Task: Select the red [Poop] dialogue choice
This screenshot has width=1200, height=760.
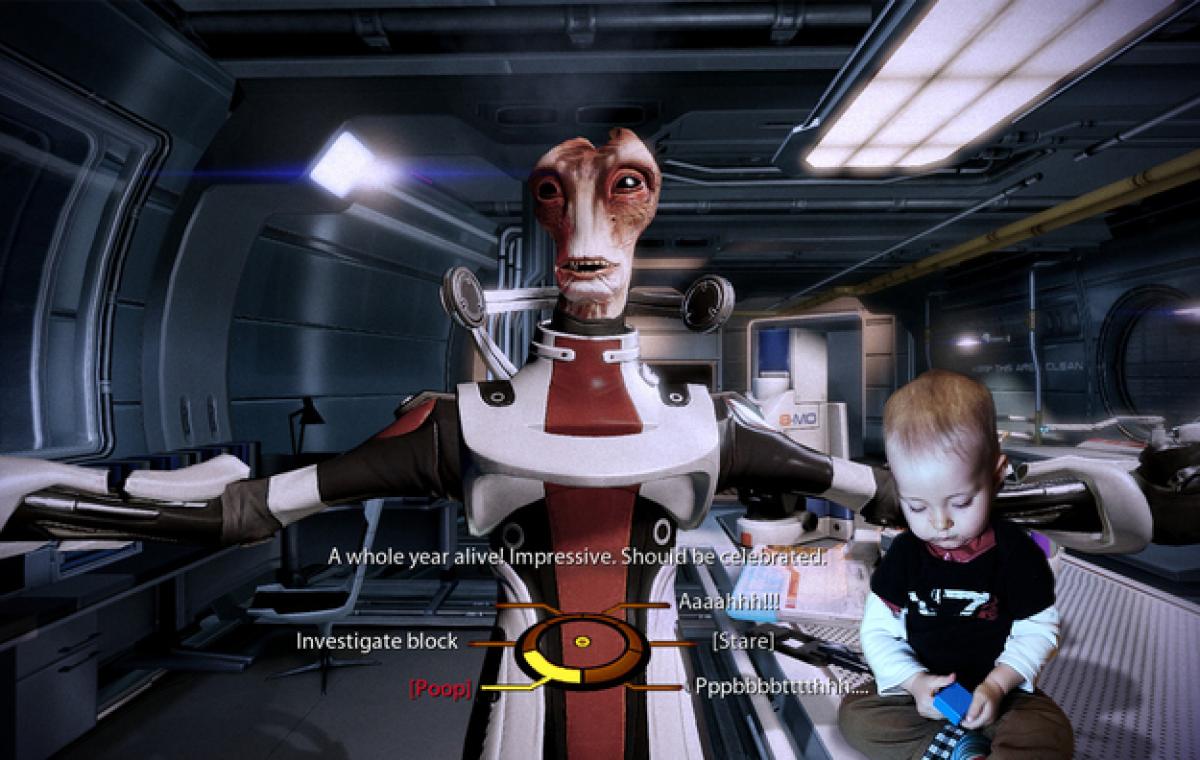Action: (440, 688)
